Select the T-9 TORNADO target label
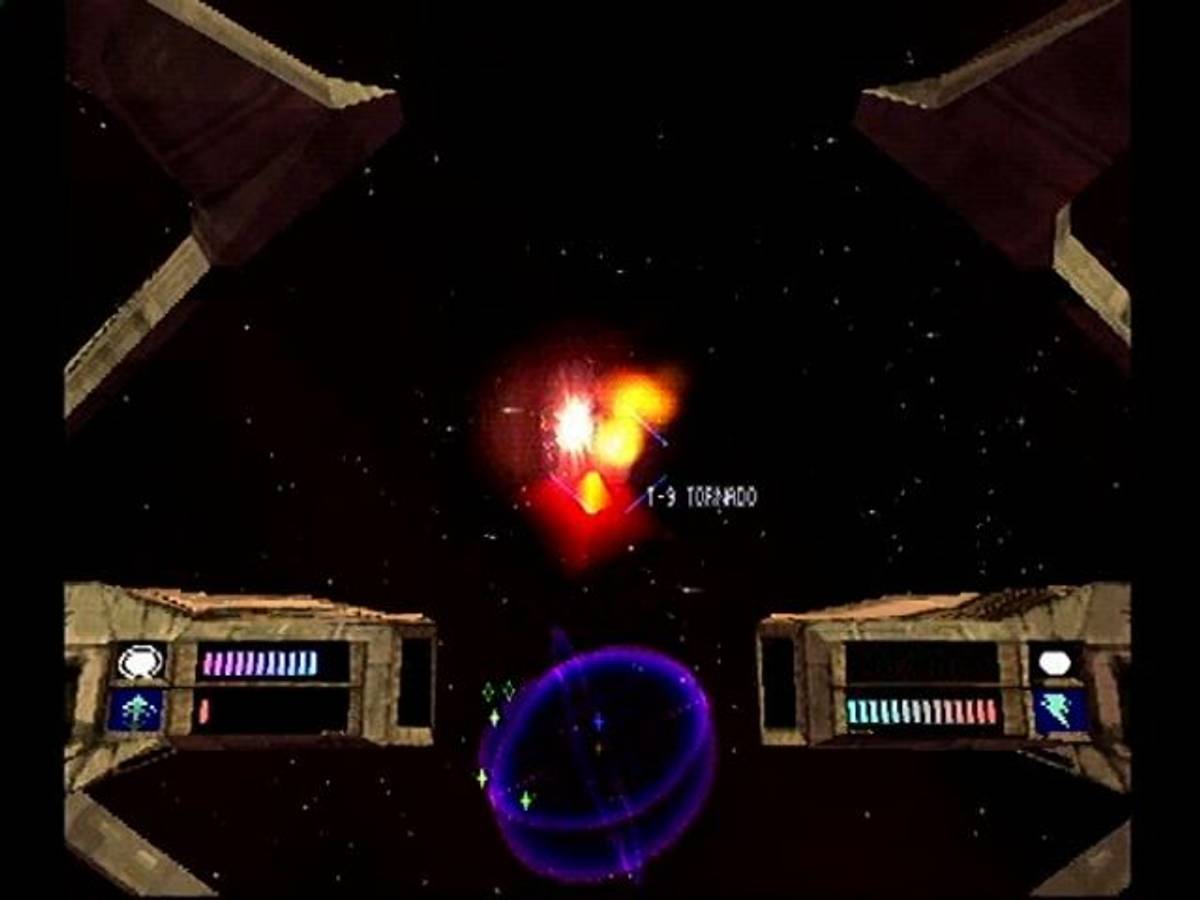The height and width of the screenshot is (900, 1200). coord(701,497)
